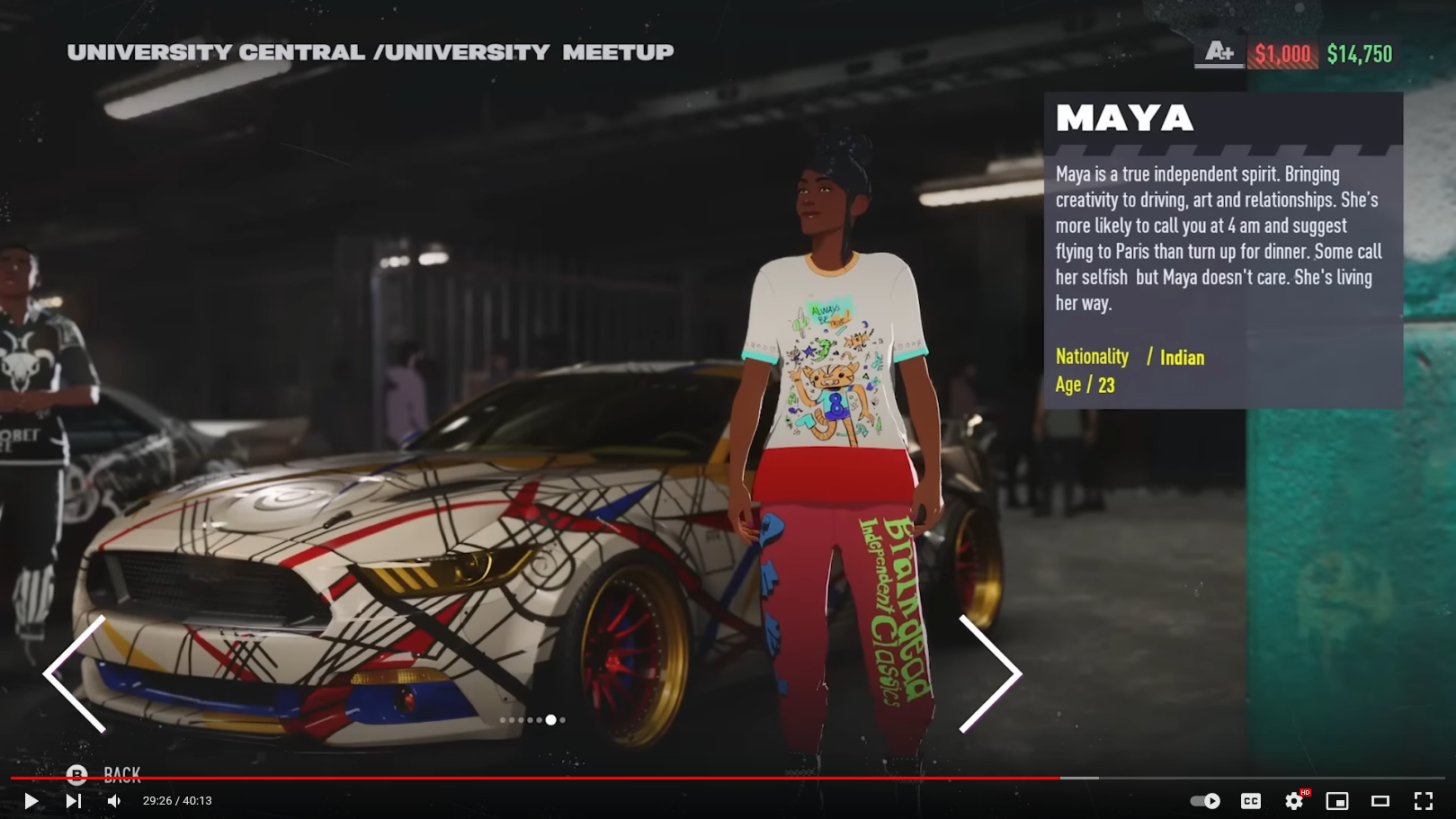This screenshot has height=819, width=1456.
Task: Go to the previous character with left arrow
Action: coord(76,673)
